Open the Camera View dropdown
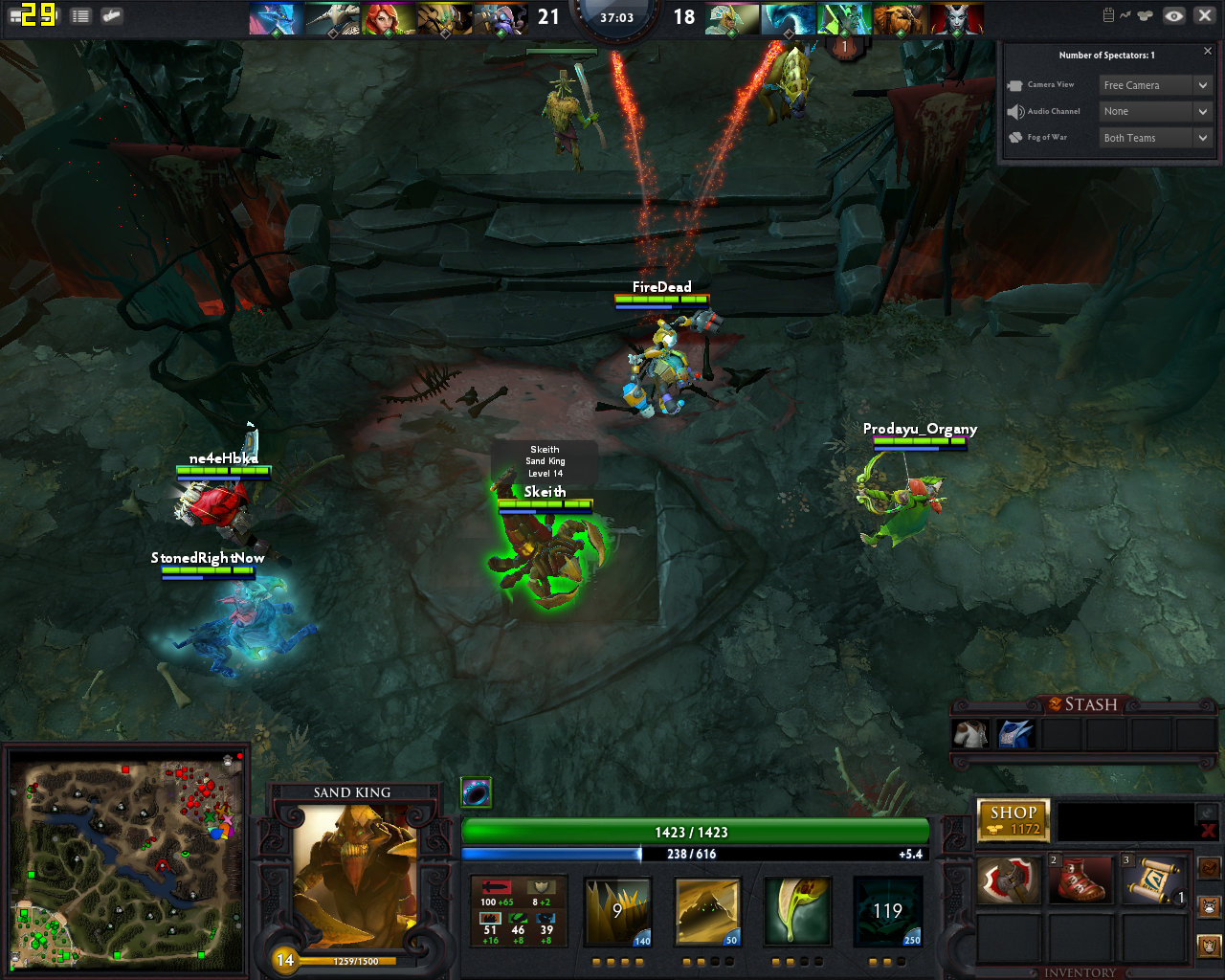Screen dimensions: 1225x980 (x=1156, y=85)
